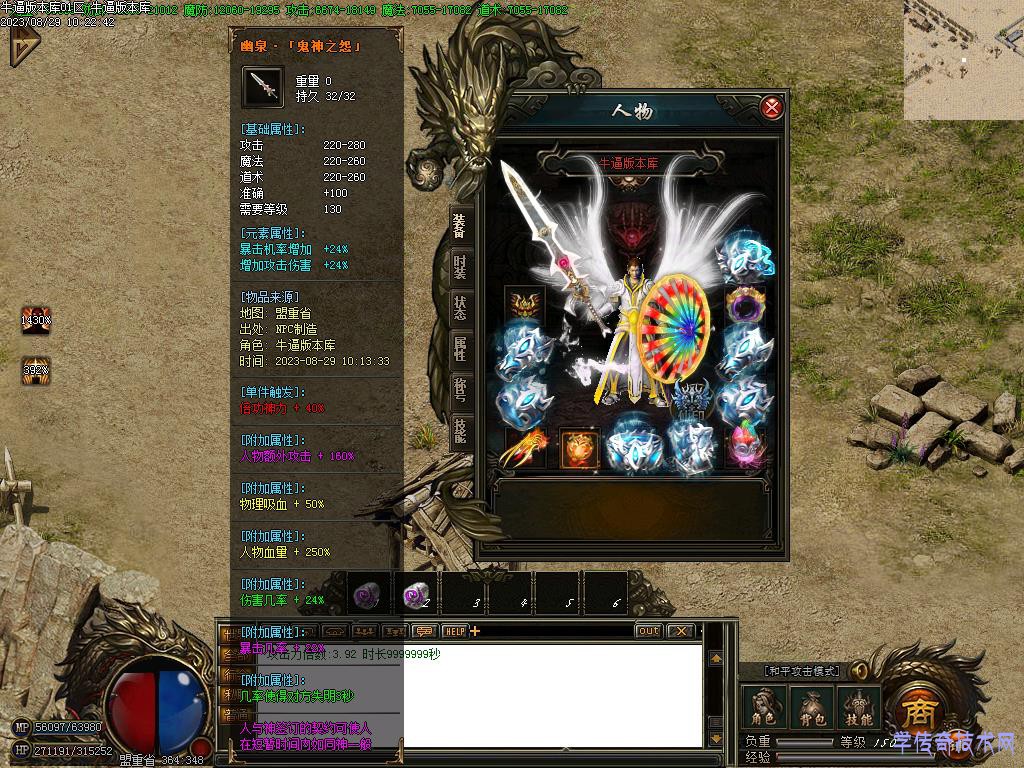This screenshot has width=1024, height=768.
Task: Click the chat window's scroll-up arrow
Action: point(715,659)
